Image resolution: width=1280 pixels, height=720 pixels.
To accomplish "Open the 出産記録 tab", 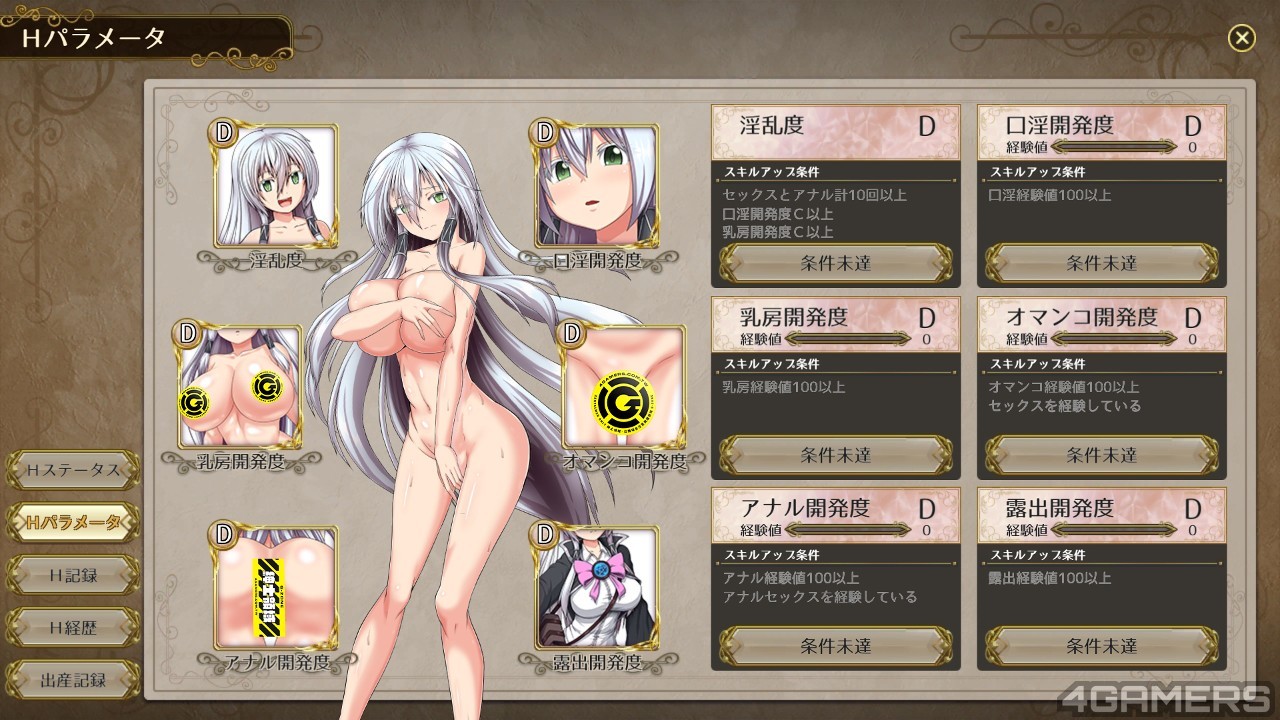I will (73, 681).
